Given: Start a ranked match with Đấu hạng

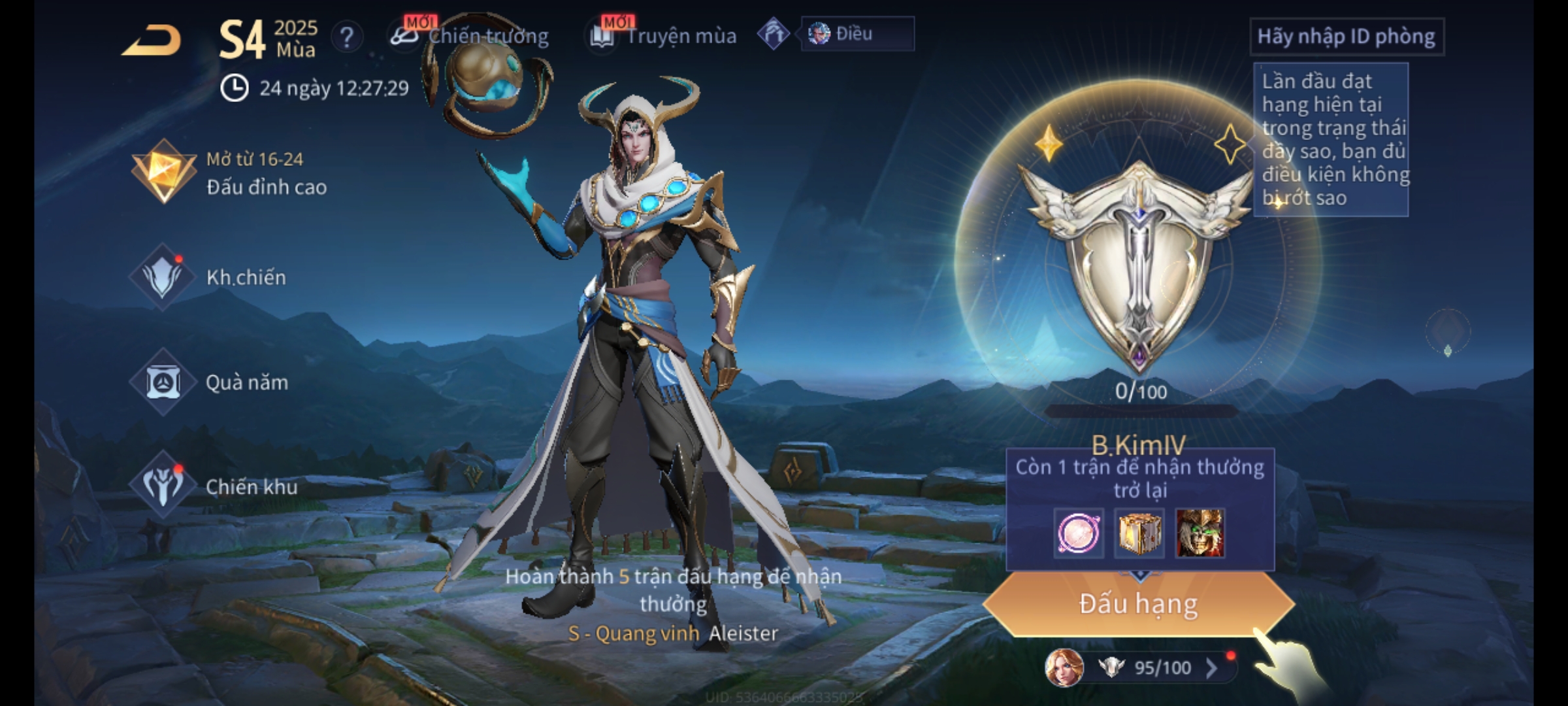Looking at the screenshot, I should (x=1138, y=604).
